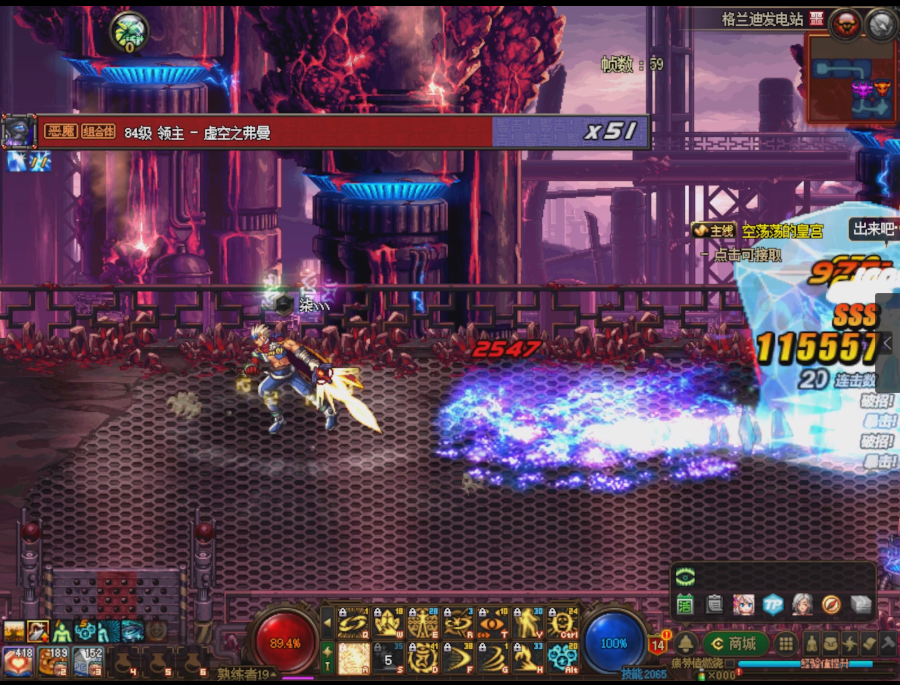Toggle the green eye visibility icon
Screen dimensions: 900x685
pos(685,575)
